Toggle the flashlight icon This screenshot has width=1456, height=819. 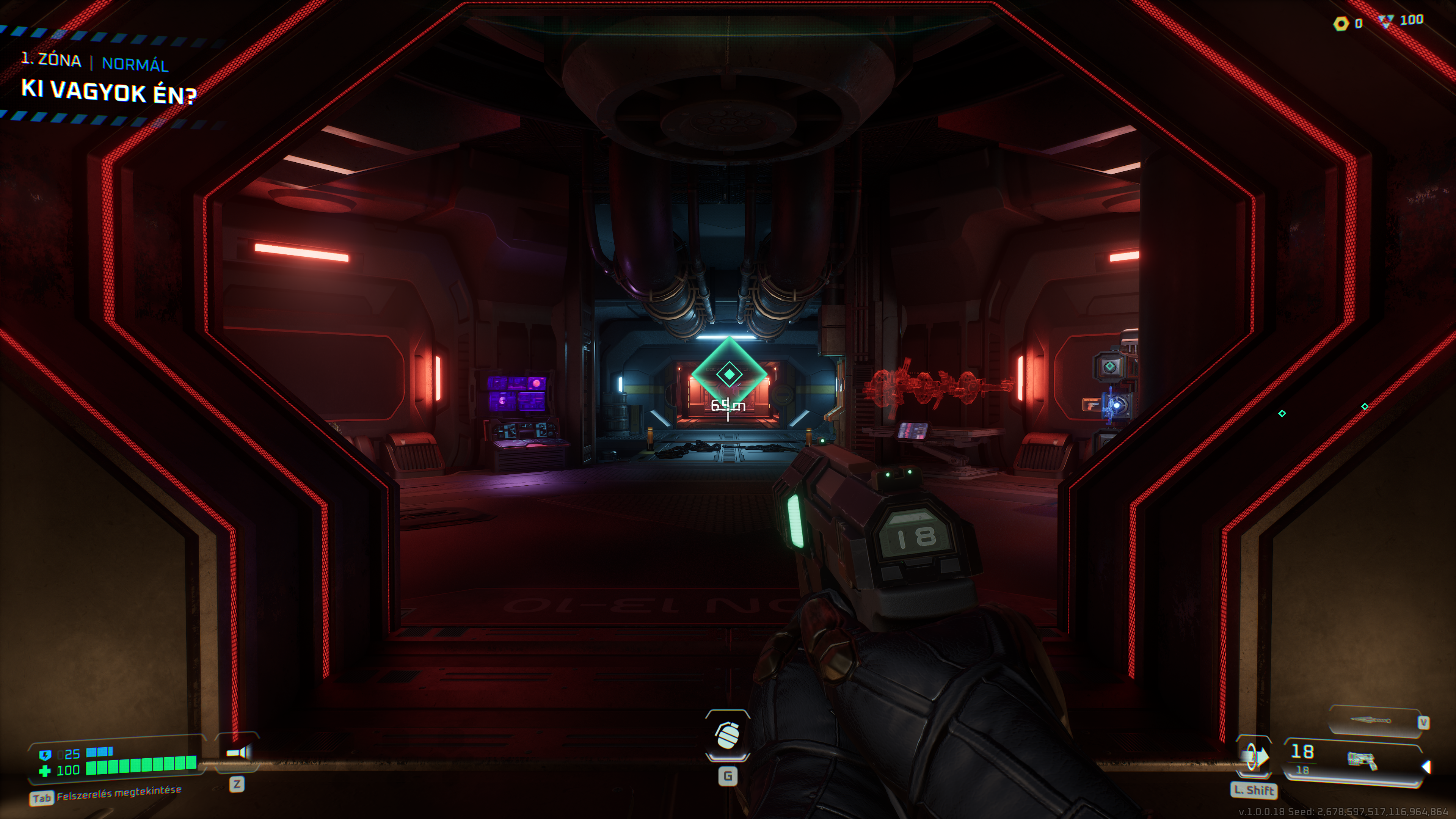coord(237,752)
